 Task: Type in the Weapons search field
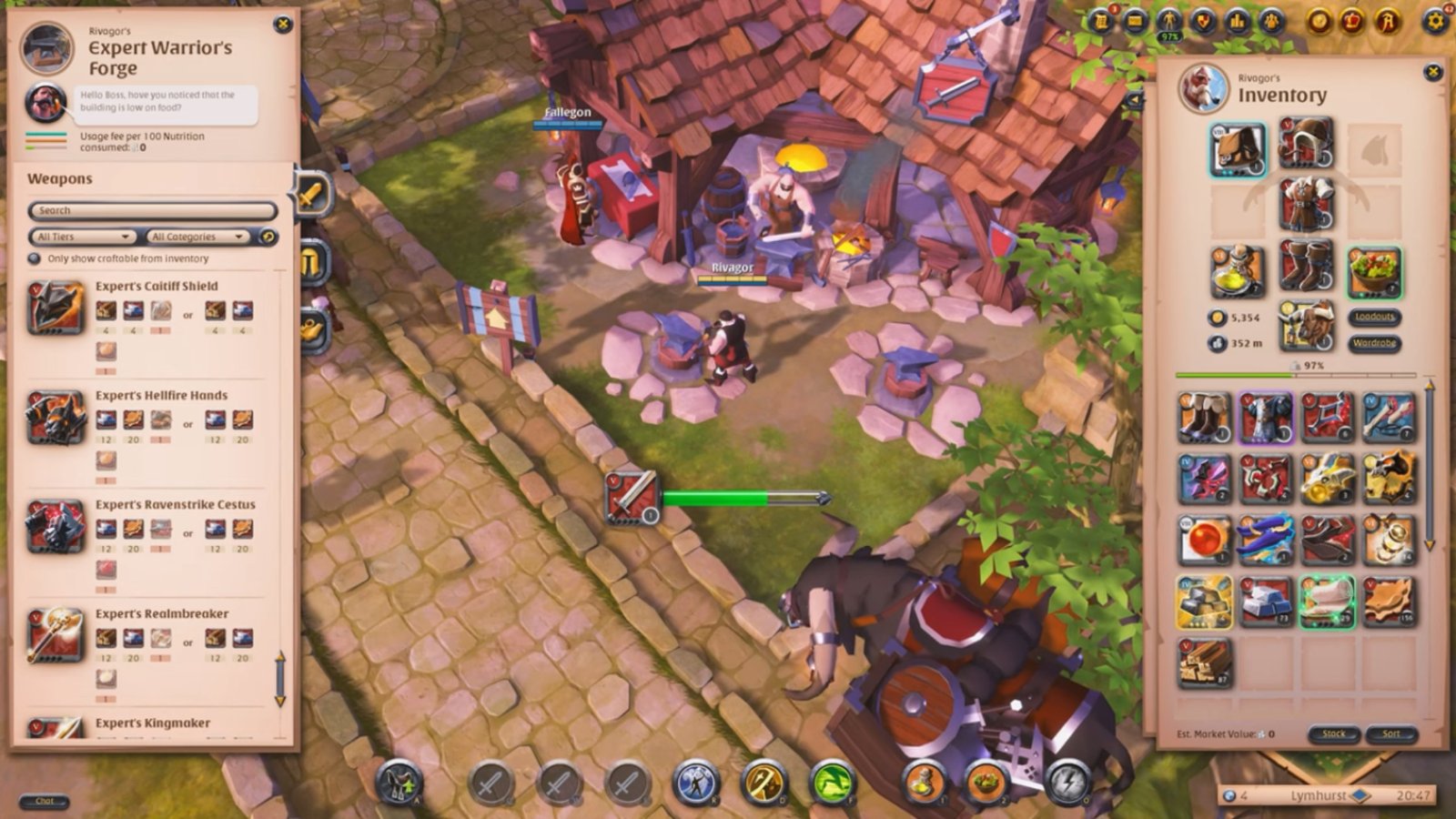[x=150, y=210]
